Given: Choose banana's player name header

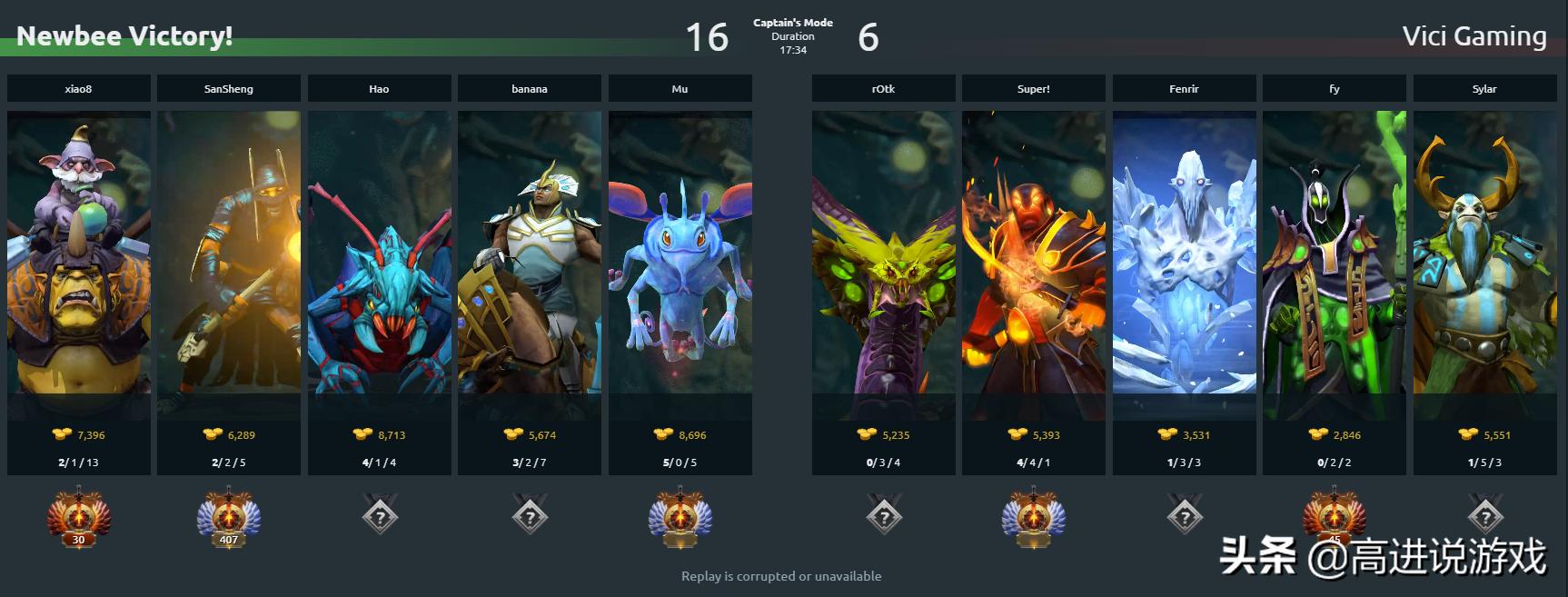Looking at the screenshot, I should [530, 89].
